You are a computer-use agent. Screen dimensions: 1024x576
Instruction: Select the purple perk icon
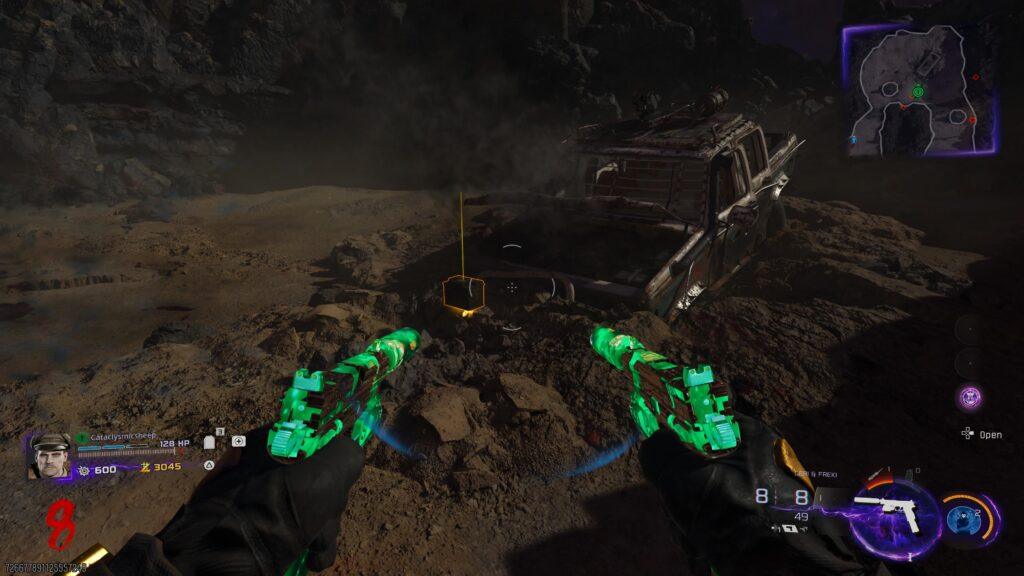(969, 397)
